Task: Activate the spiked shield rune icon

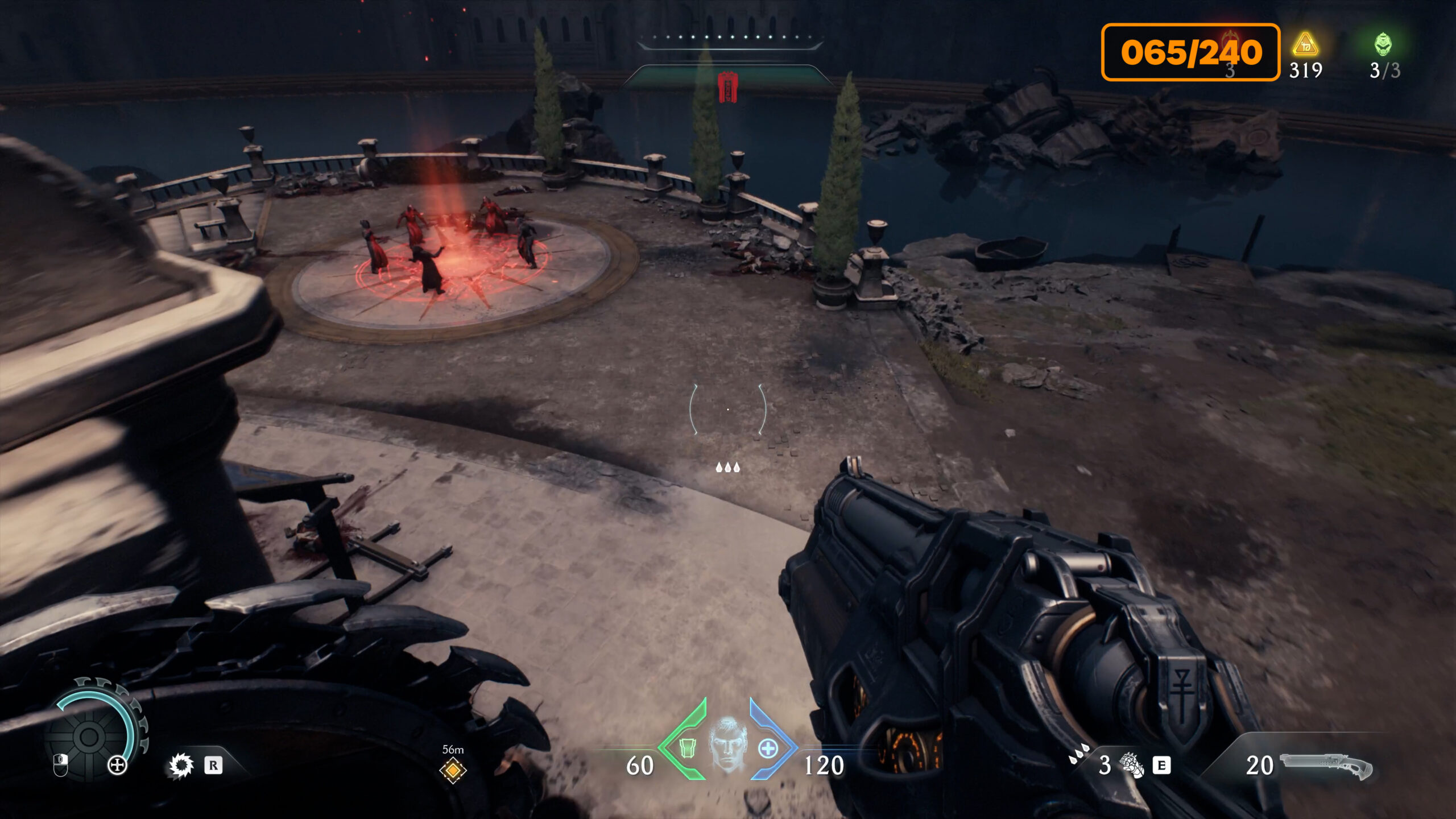Action: point(181,766)
